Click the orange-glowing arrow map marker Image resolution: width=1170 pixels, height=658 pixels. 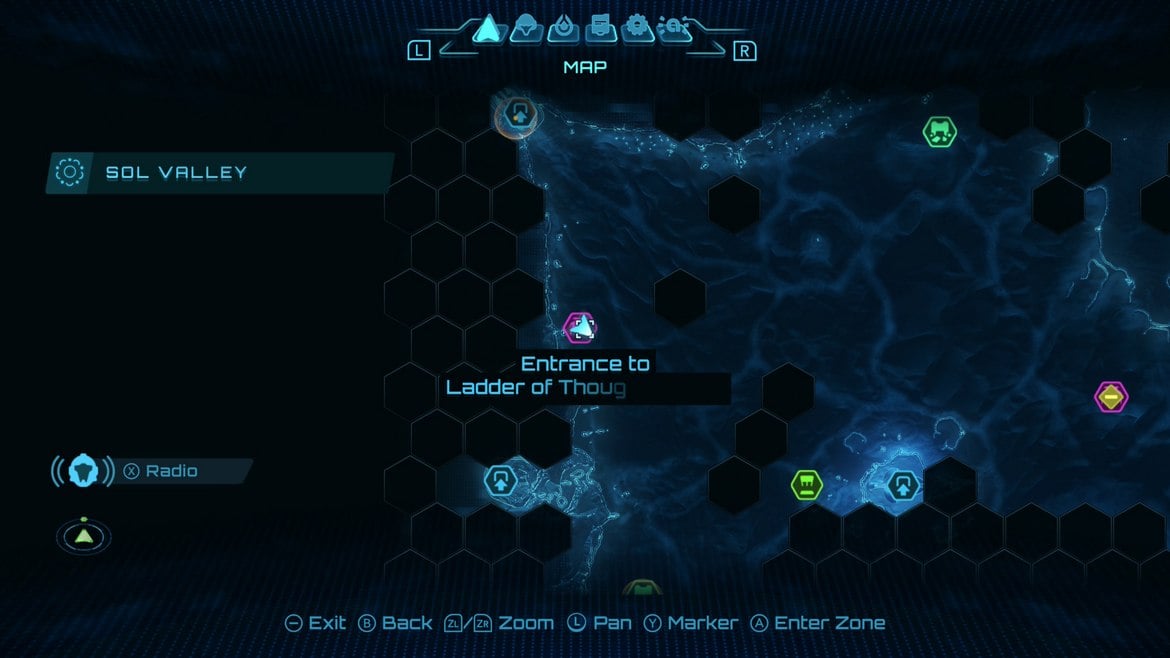pos(518,113)
